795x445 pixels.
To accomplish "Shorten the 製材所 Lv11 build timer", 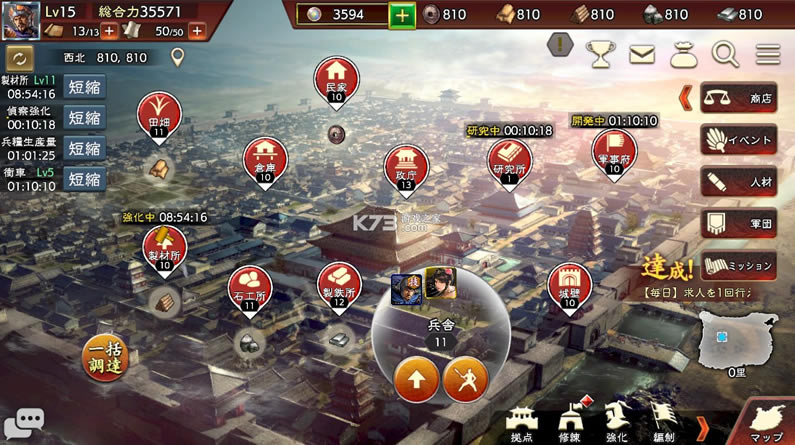I will [x=86, y=87].
